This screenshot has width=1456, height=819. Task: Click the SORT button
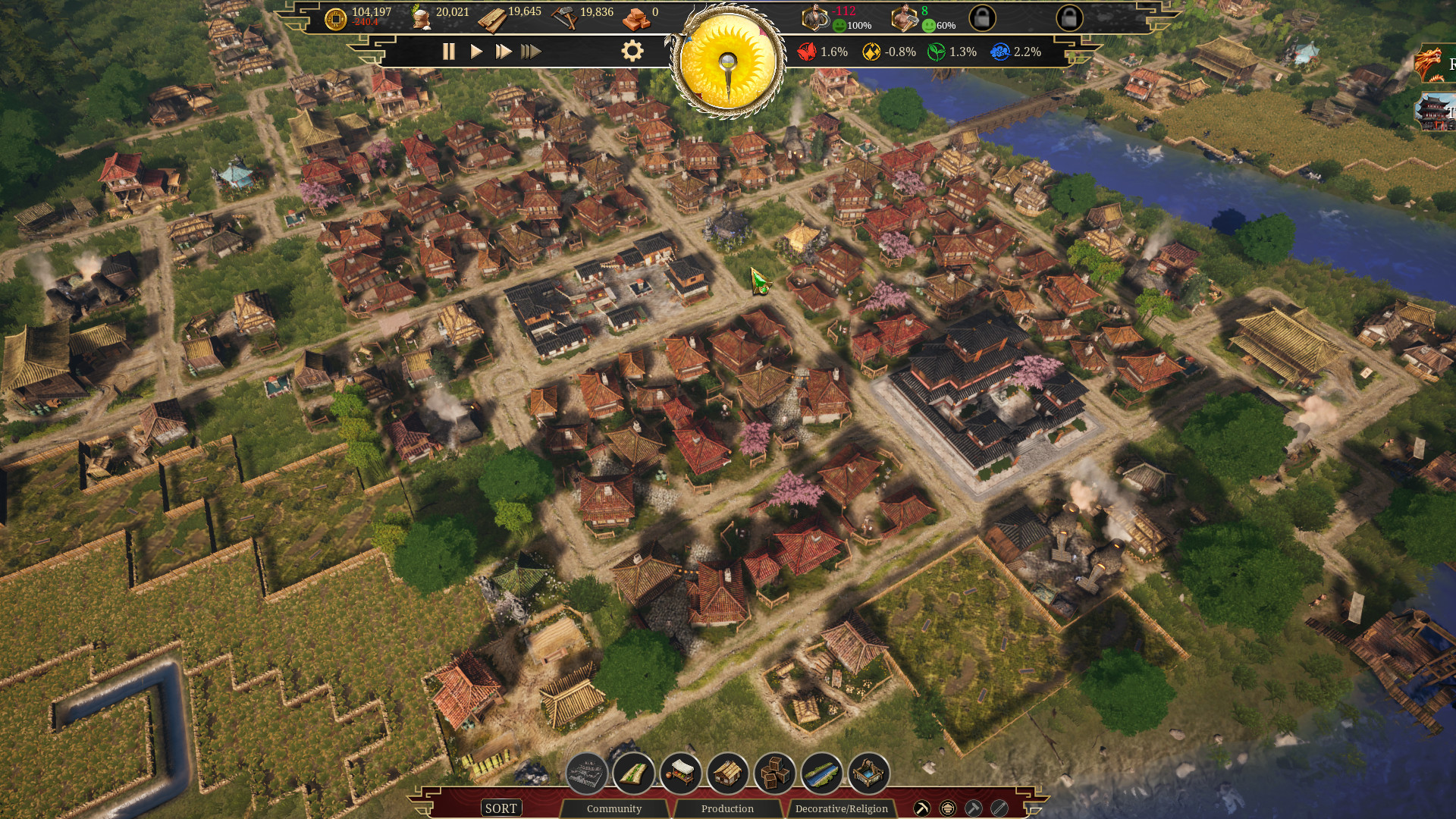point(500,808)
